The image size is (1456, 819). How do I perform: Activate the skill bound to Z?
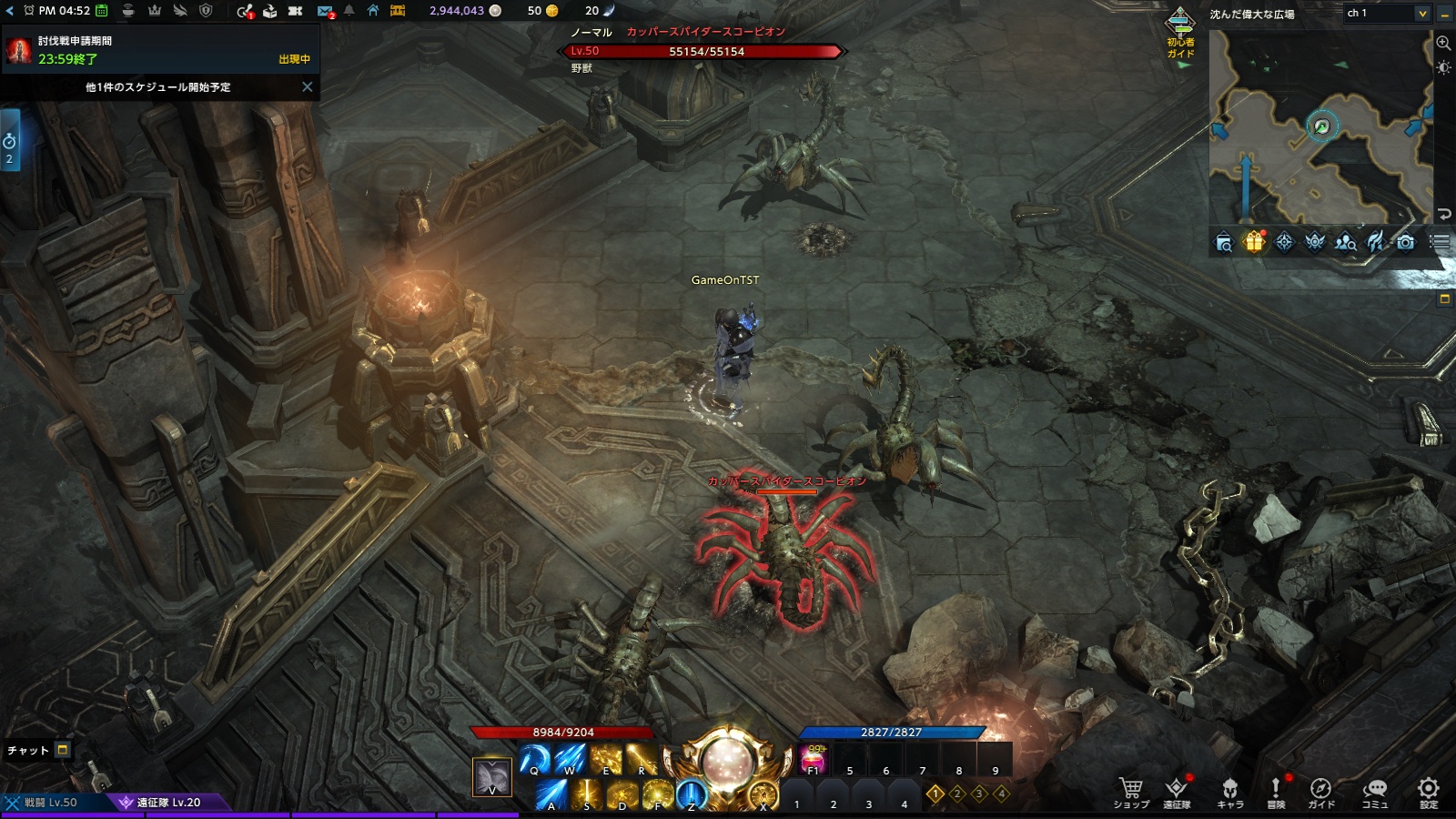click(692, 795)
